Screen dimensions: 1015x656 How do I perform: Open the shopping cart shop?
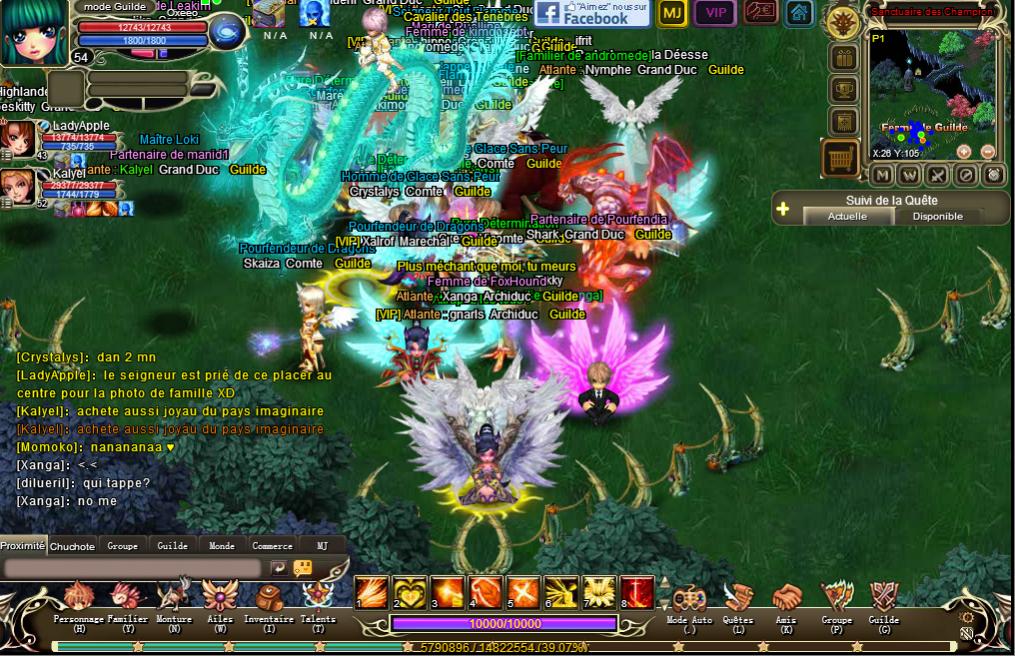(841, 158)
